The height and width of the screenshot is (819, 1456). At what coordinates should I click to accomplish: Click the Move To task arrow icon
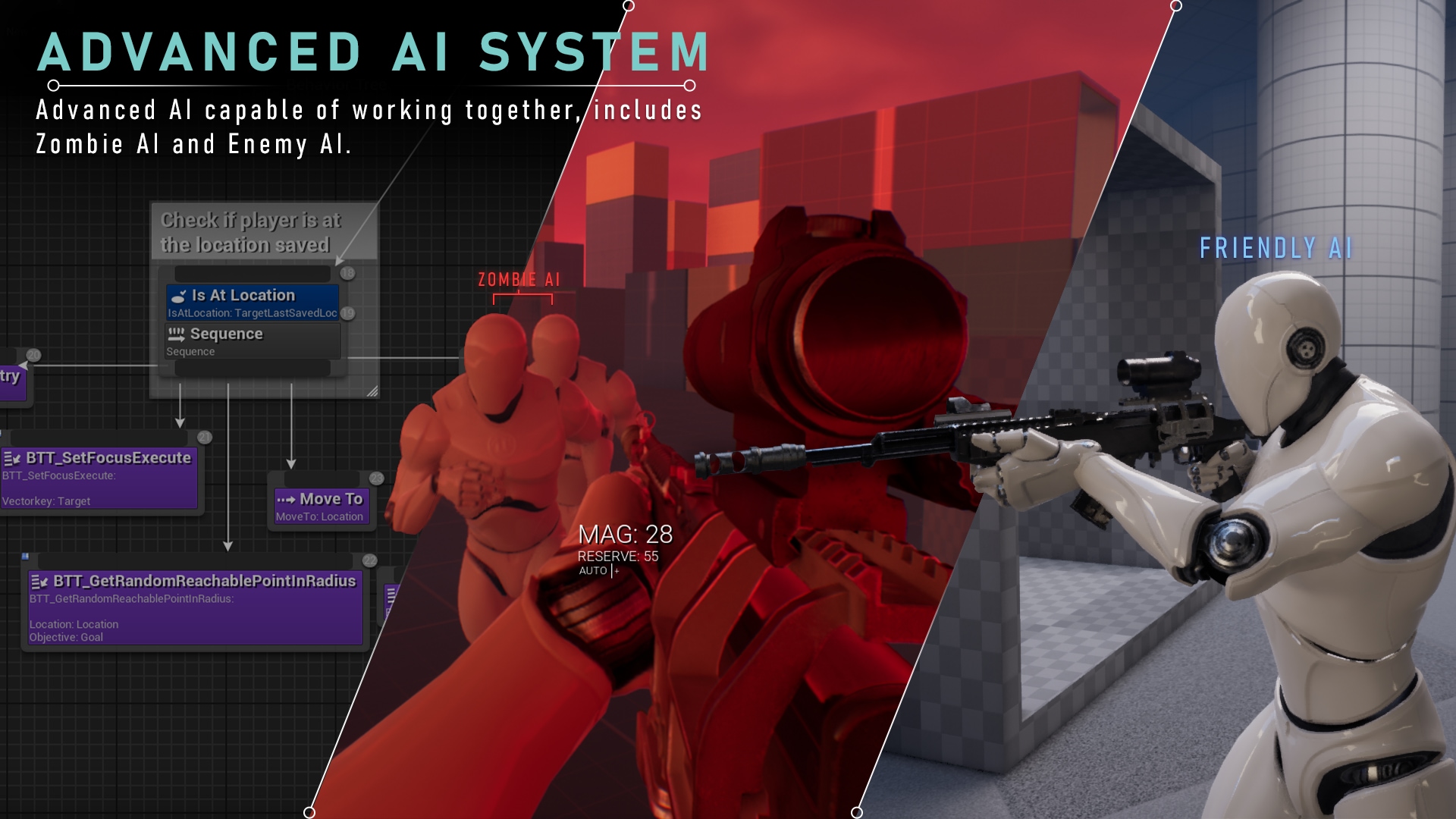pos(287,499)
